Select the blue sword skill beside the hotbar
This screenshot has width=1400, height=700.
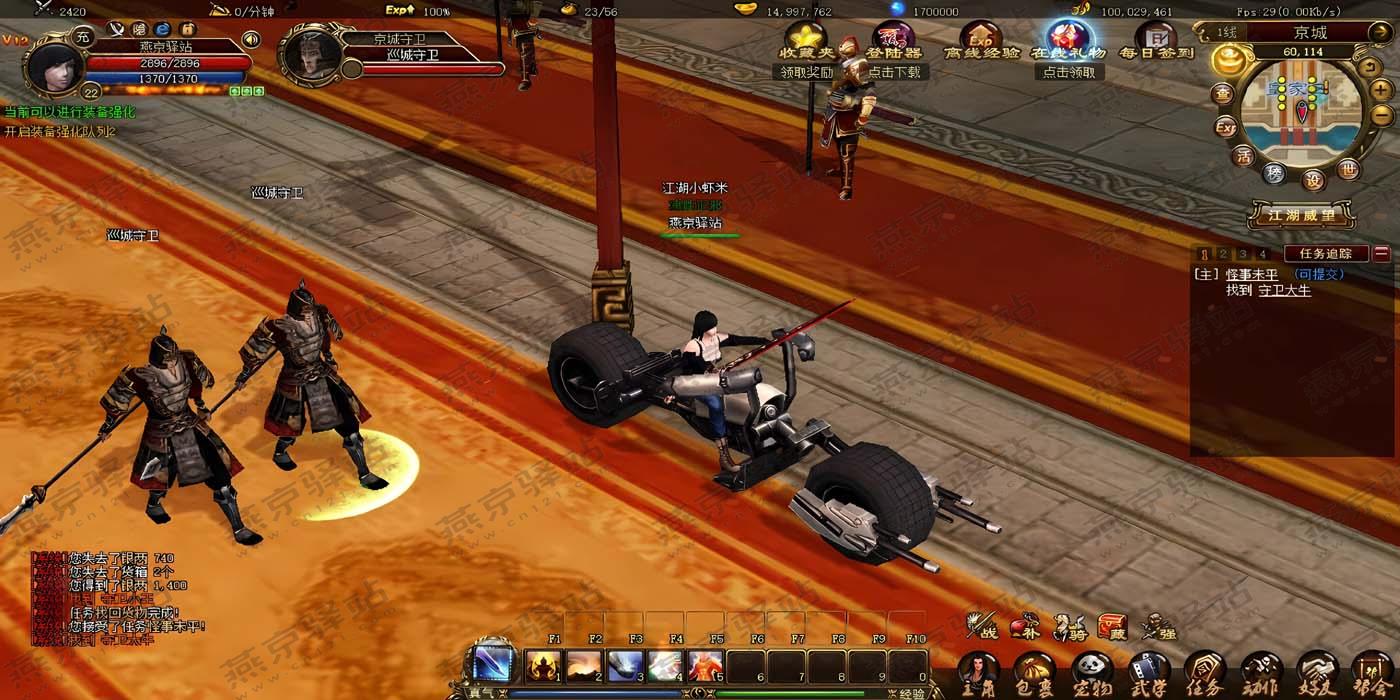[494, 665]
